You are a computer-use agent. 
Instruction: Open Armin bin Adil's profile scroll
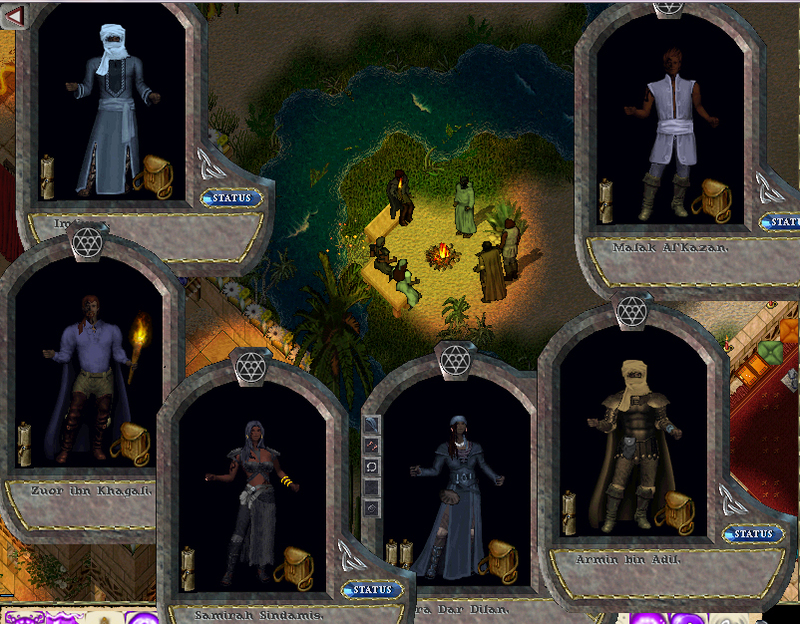569,512
